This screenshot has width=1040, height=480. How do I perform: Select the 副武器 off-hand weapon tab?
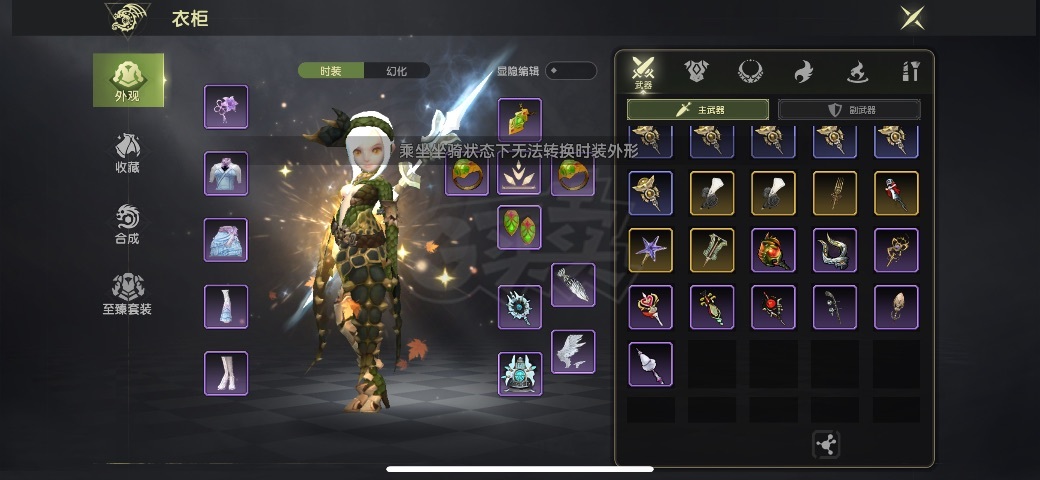click(x=849, y=110)
